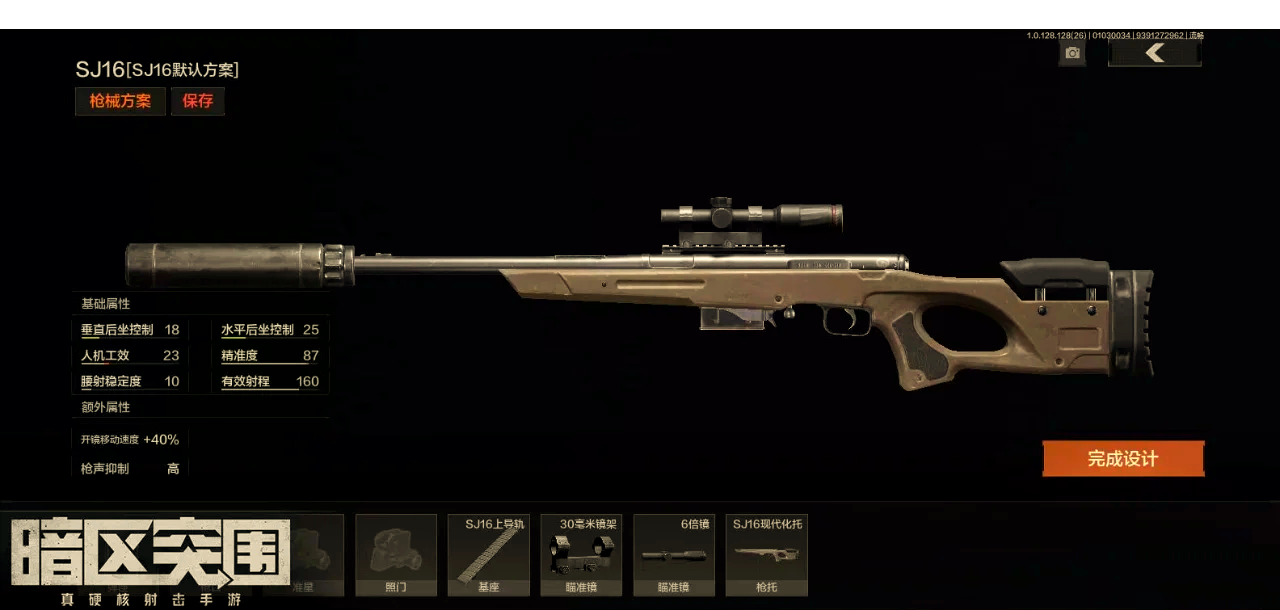
Task: Go back using the arrow button
Action: pyautogui.click(x=1155, y=53)
